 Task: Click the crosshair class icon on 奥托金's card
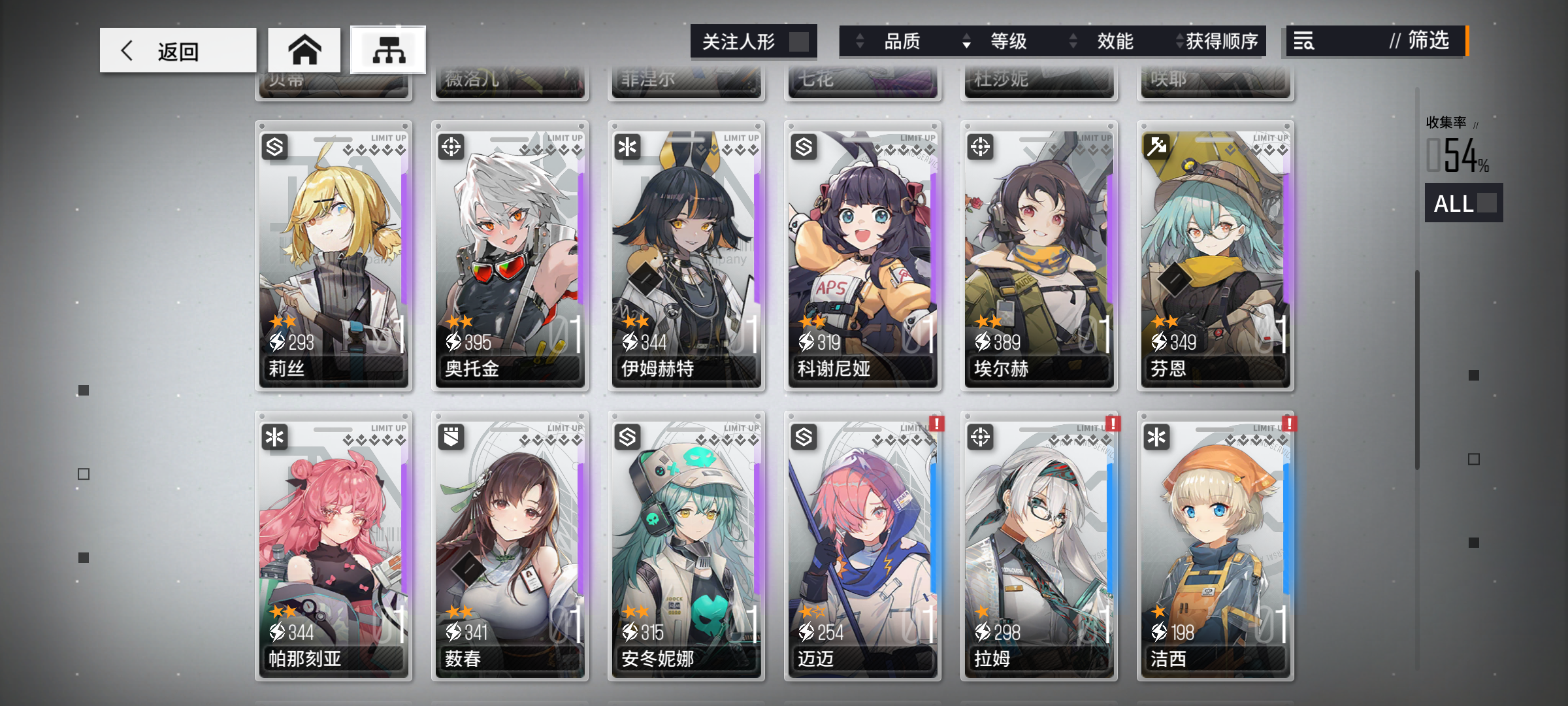pos(451,146)
